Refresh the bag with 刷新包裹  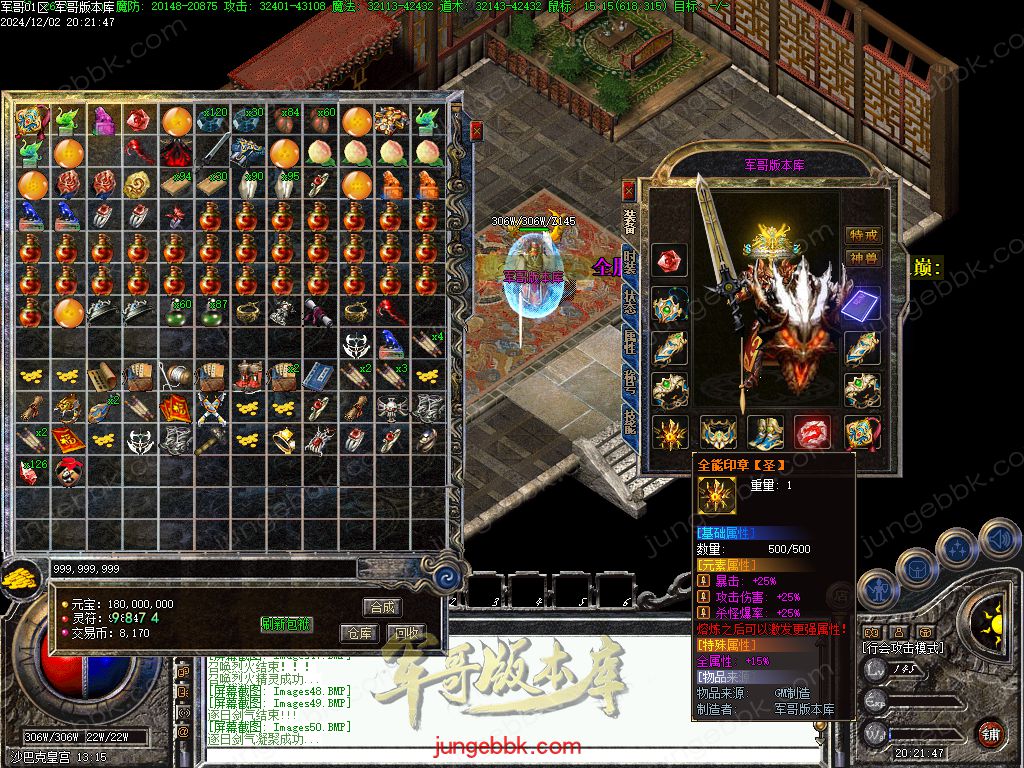(x=286, y=624)
